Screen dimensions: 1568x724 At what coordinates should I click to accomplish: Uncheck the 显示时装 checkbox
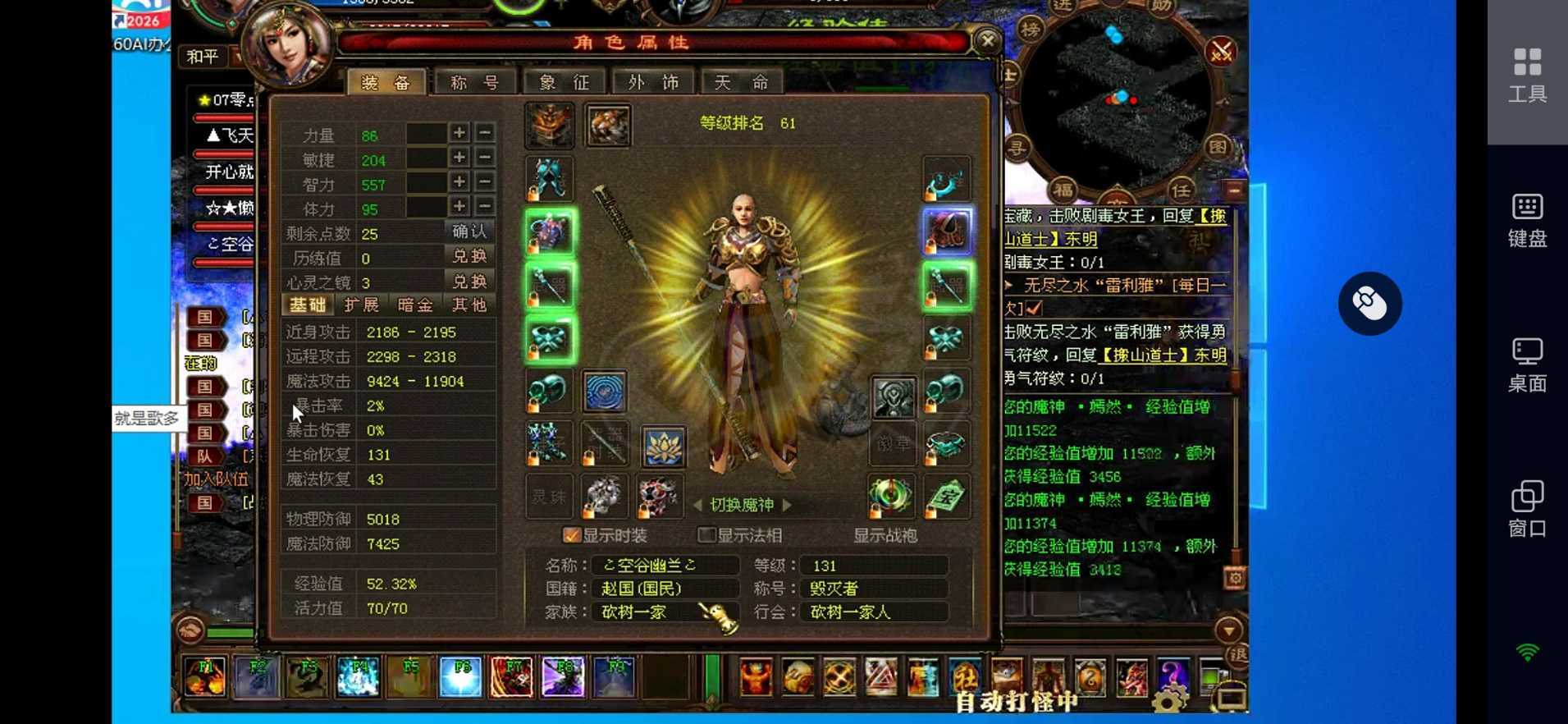click(x=572, y=534)
